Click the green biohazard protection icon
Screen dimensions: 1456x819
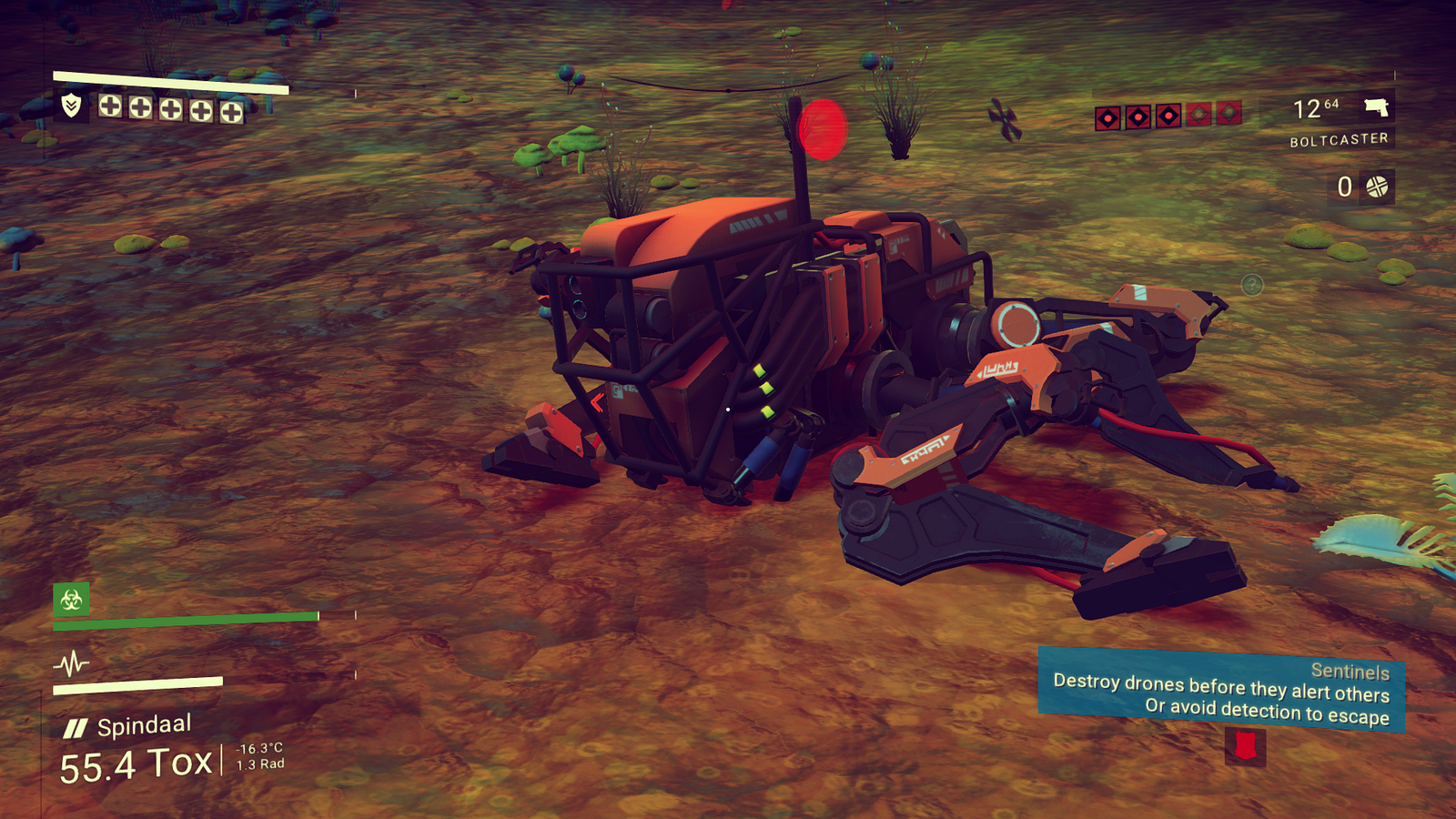[71, 599]
